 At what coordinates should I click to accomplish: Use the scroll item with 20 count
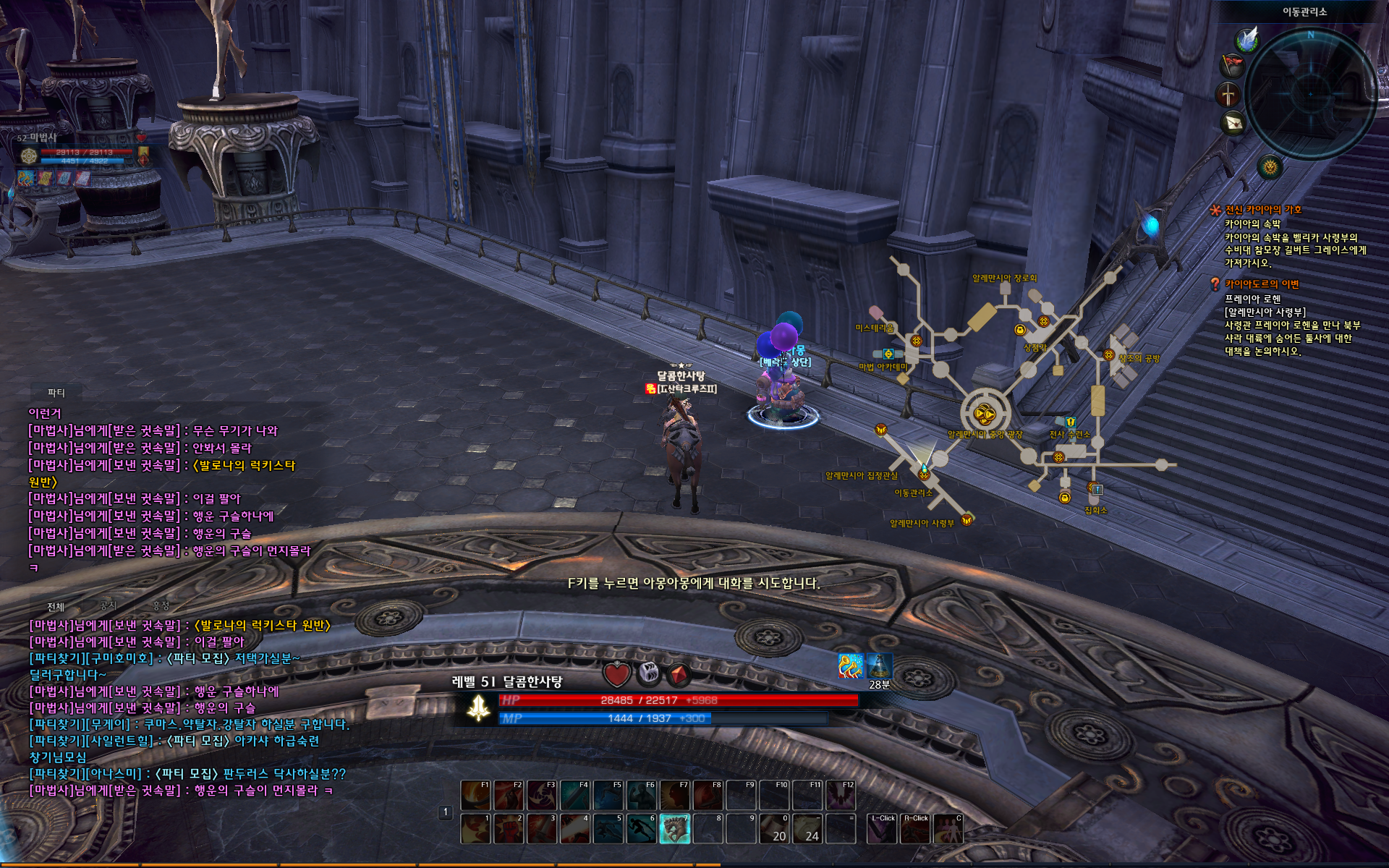774,829
